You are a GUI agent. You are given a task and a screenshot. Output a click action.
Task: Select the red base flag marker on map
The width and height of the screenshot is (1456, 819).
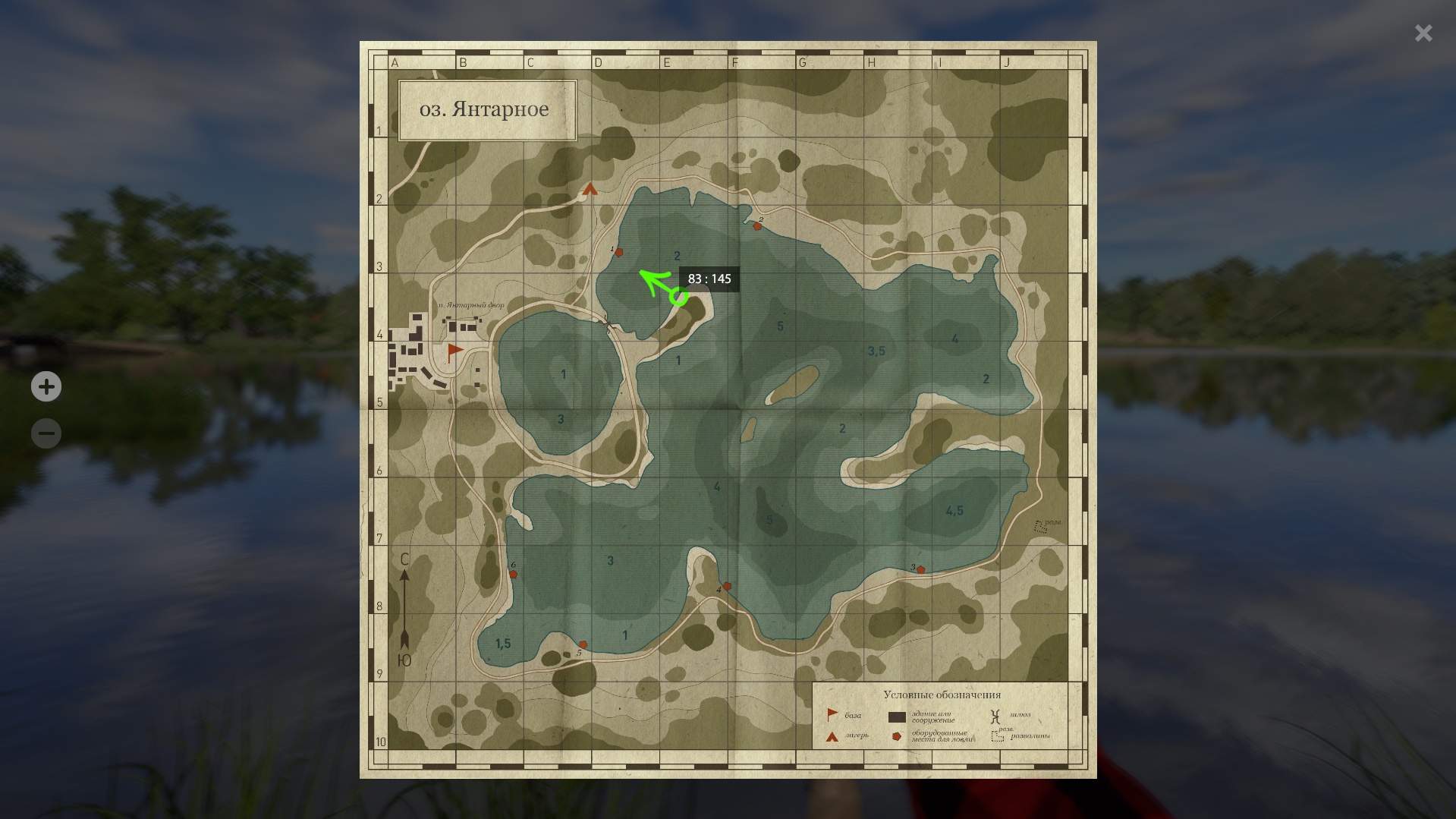coord(454,350)
